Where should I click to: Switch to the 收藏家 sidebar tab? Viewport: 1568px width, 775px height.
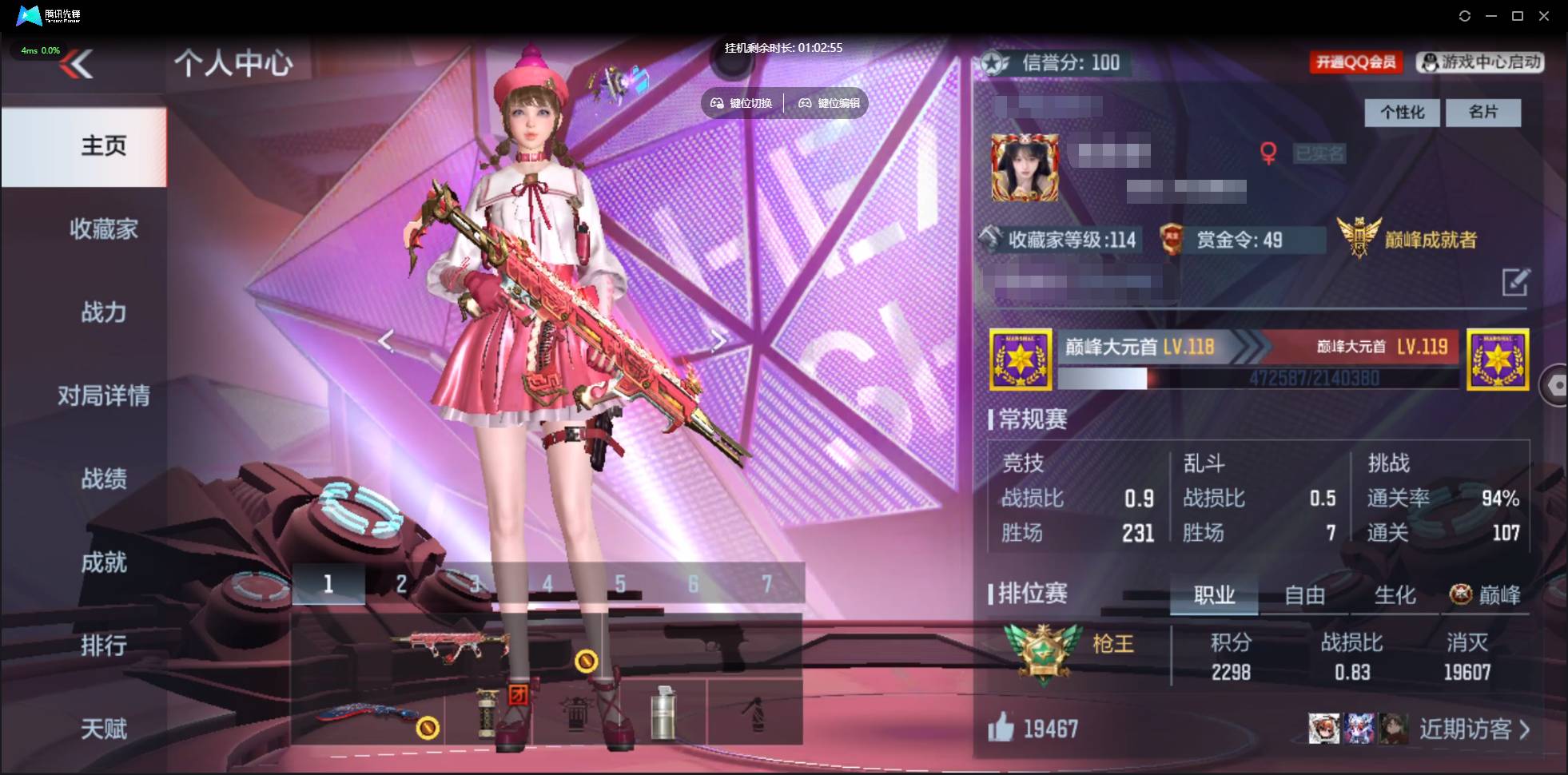tap(104, 229)
